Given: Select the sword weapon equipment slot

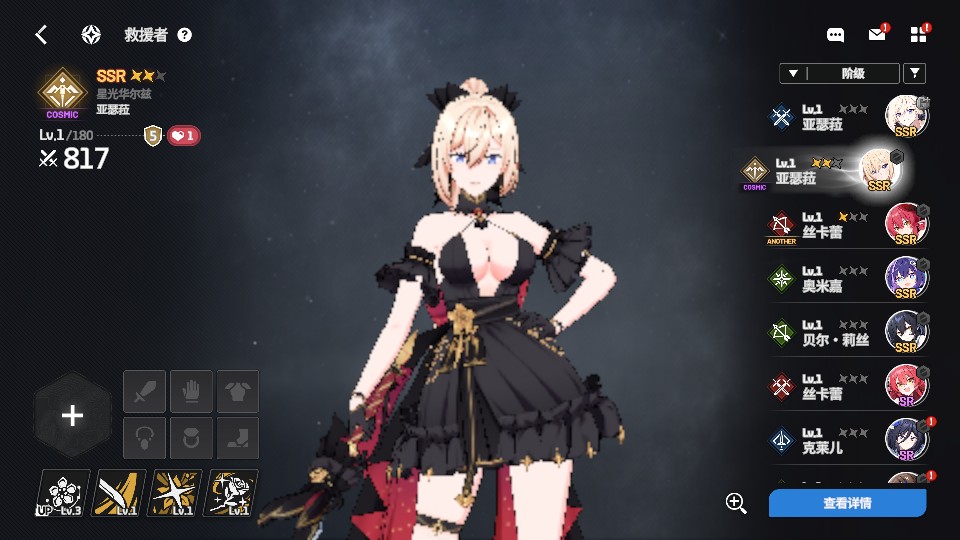Looking at the screenshot, I should click(144, 391).
